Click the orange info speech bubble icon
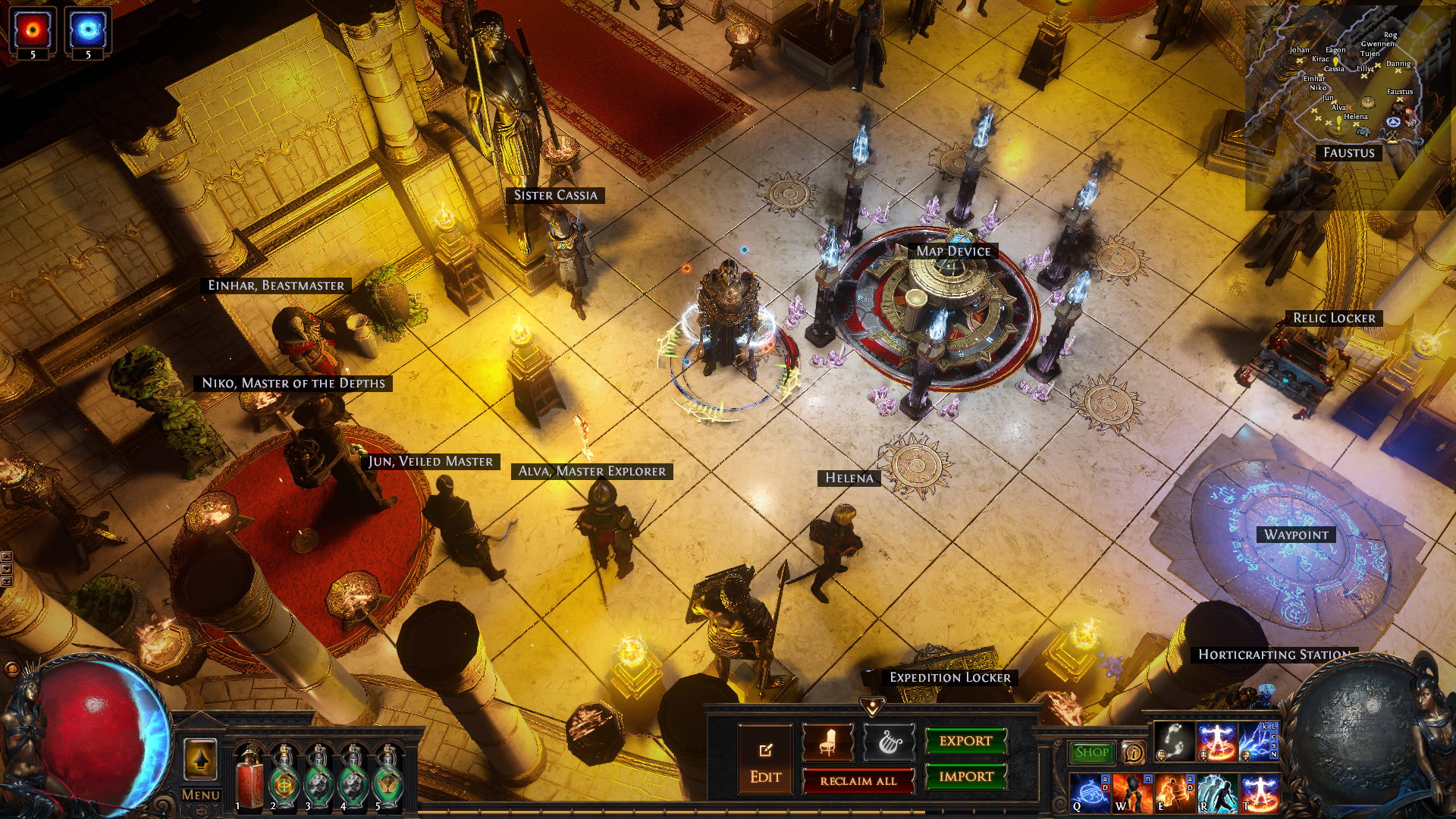Viewport: 1456px width, 819px height. pos(1133,752)
